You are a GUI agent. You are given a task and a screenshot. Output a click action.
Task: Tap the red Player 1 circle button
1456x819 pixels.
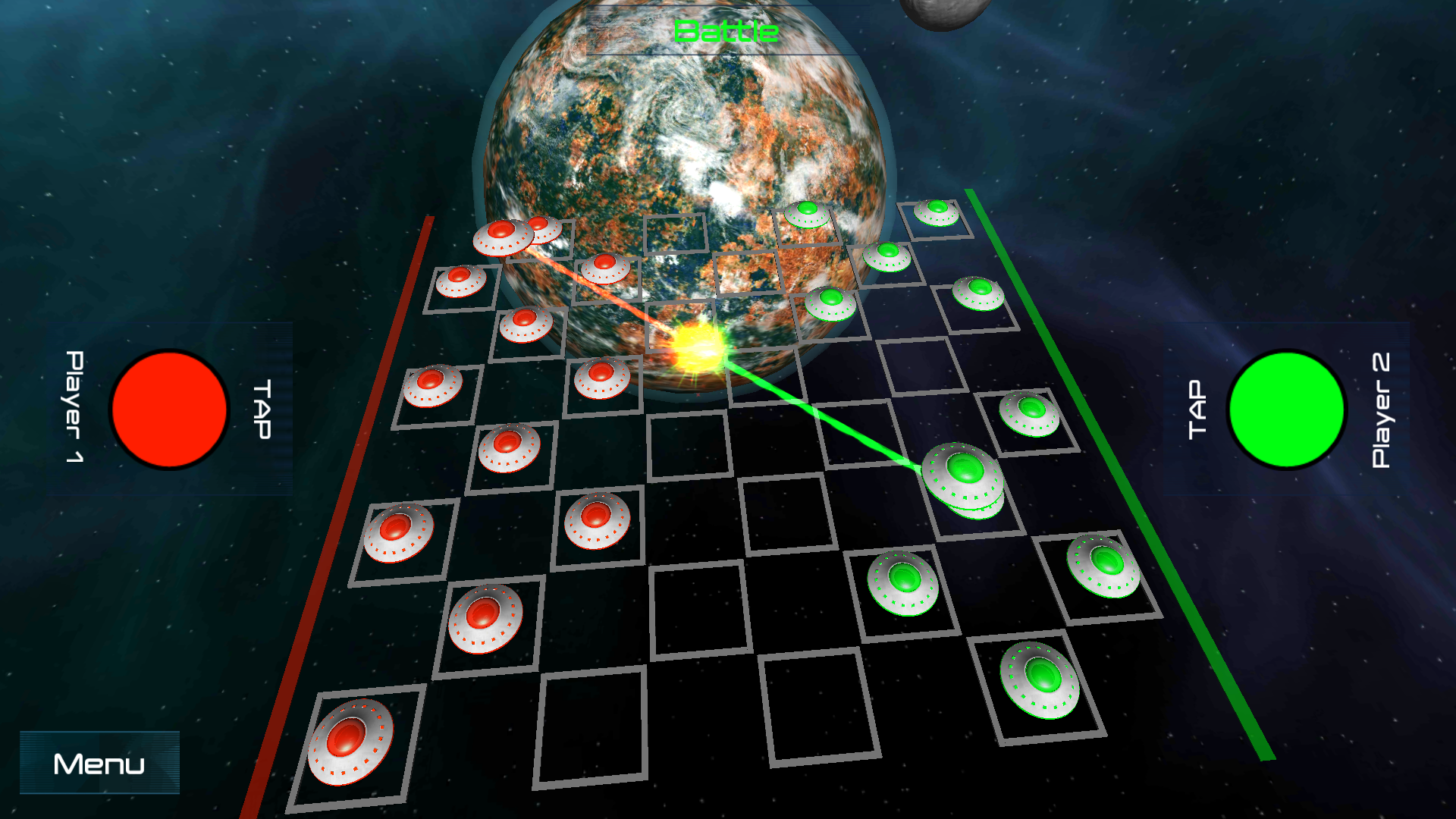(x=171, y=409)
